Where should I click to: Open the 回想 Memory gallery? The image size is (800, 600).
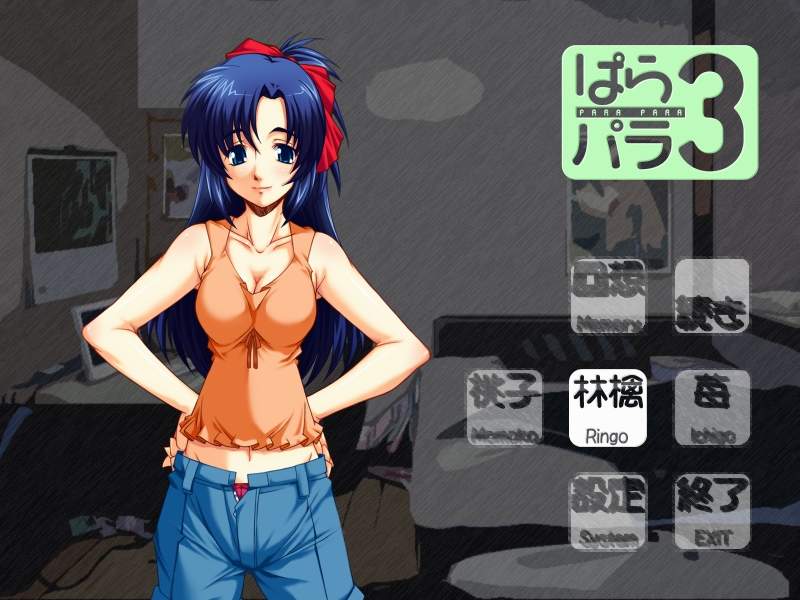pos(608,297)
